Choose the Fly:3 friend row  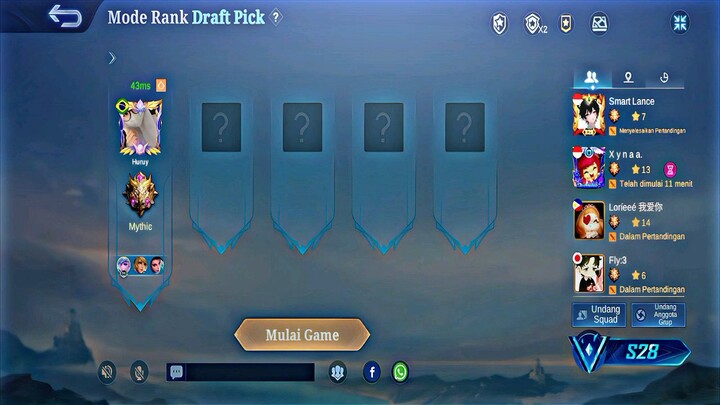(629, 273)
